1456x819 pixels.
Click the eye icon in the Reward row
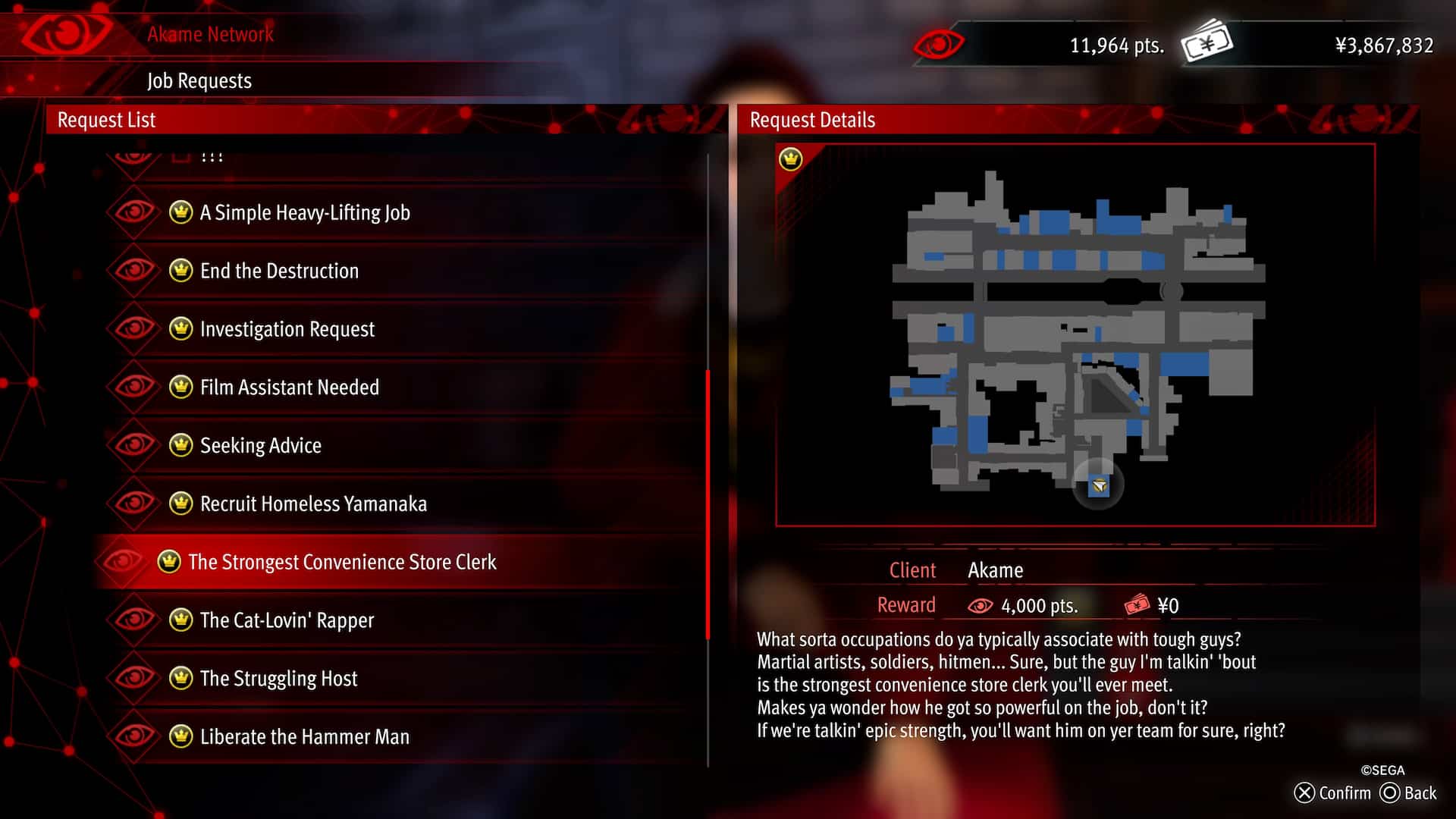click(x=981, y=605)
